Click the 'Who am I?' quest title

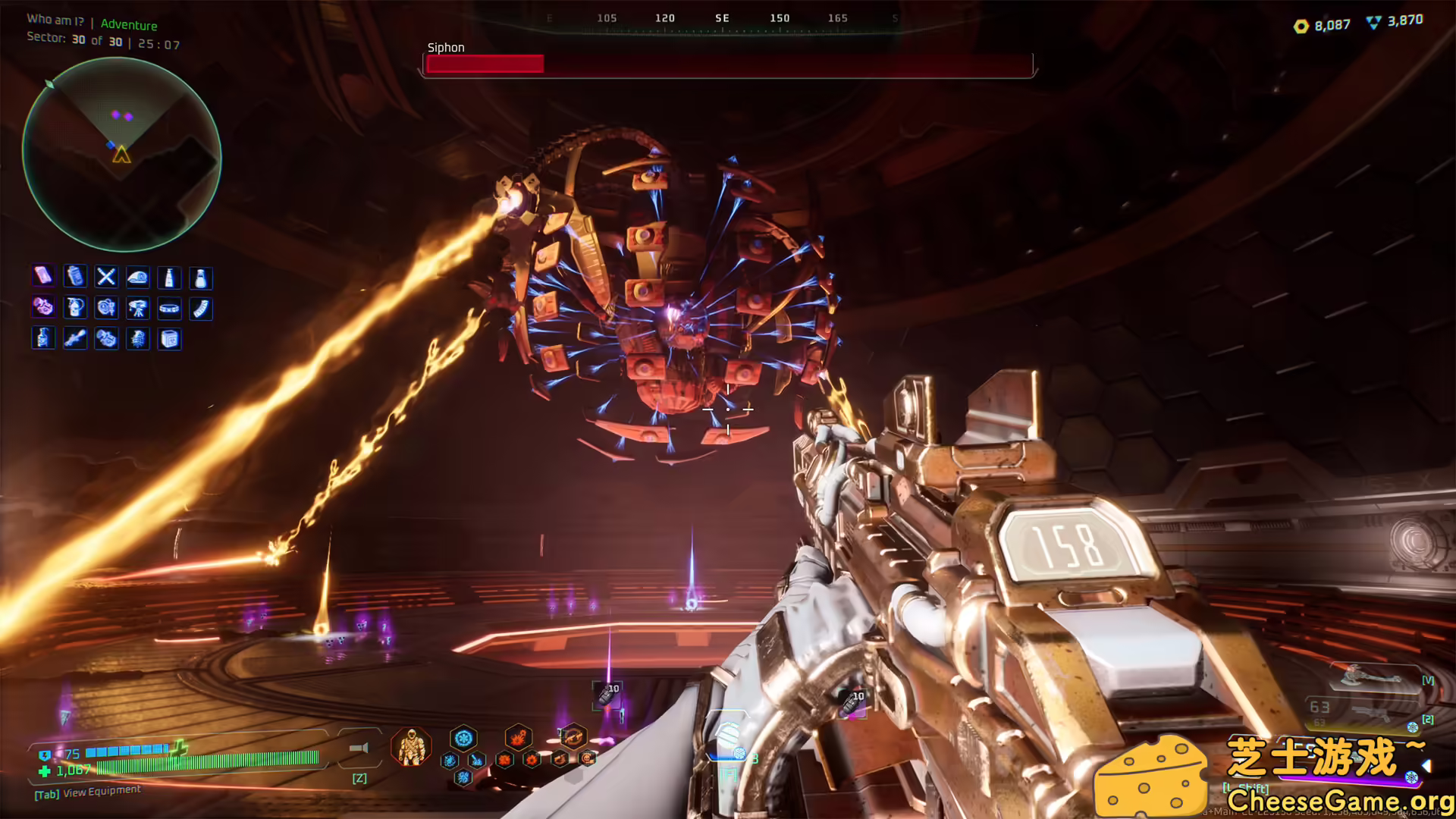click(x=55, y=20)
